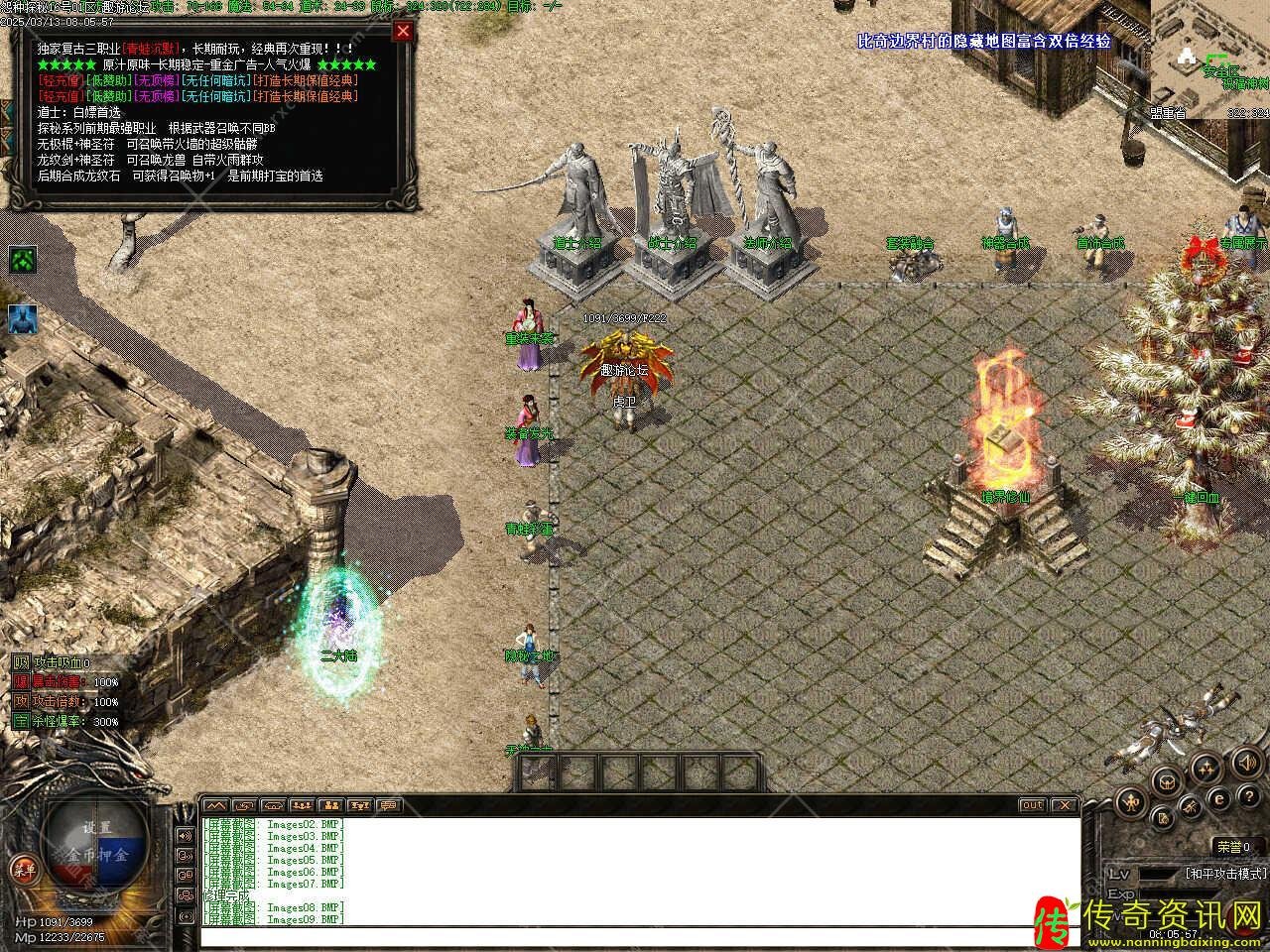Toggle the small speaker chat filter button

pyautogui.click(x=185, y=835)
